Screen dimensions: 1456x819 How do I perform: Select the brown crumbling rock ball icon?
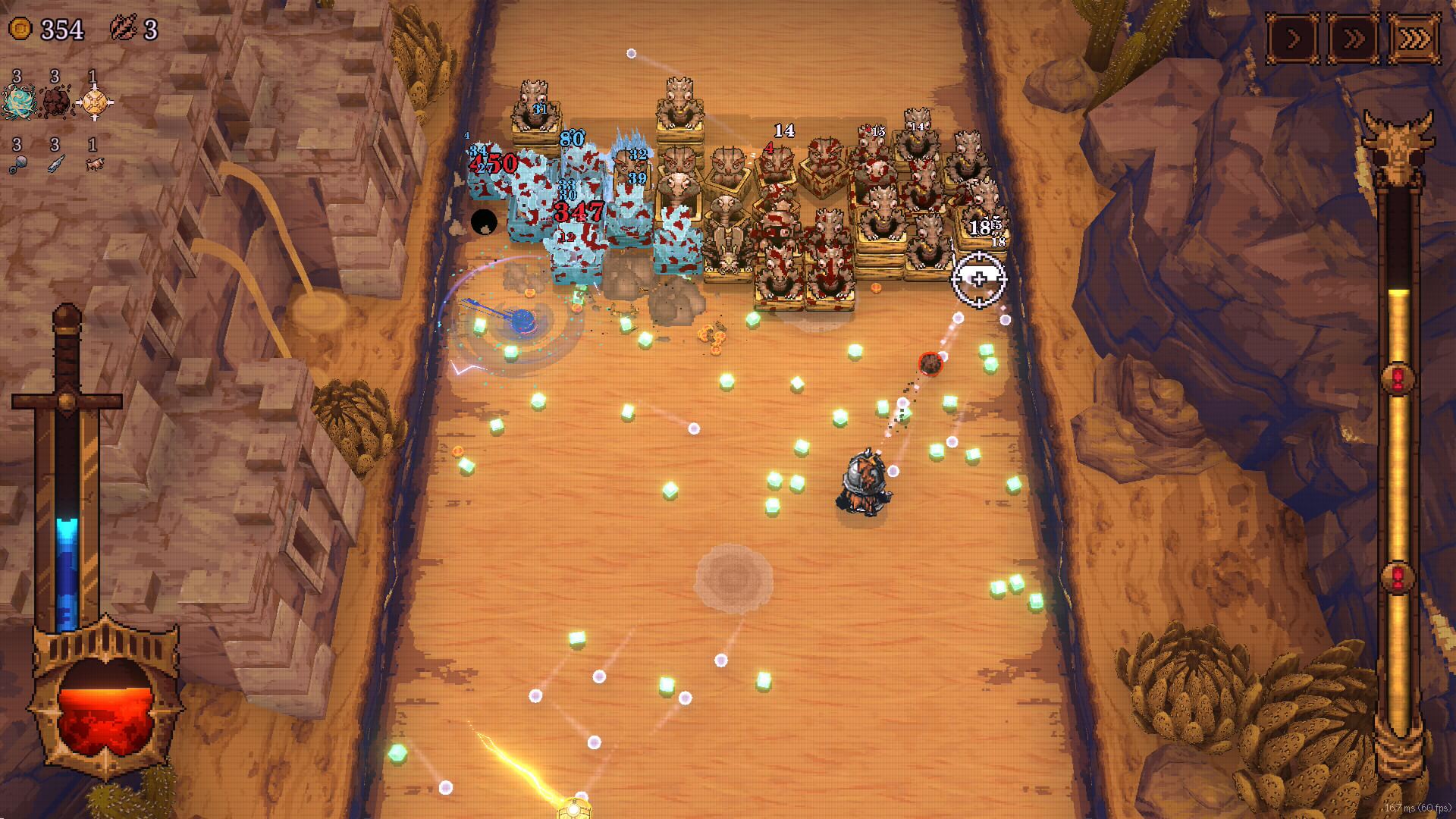[55, 102]
